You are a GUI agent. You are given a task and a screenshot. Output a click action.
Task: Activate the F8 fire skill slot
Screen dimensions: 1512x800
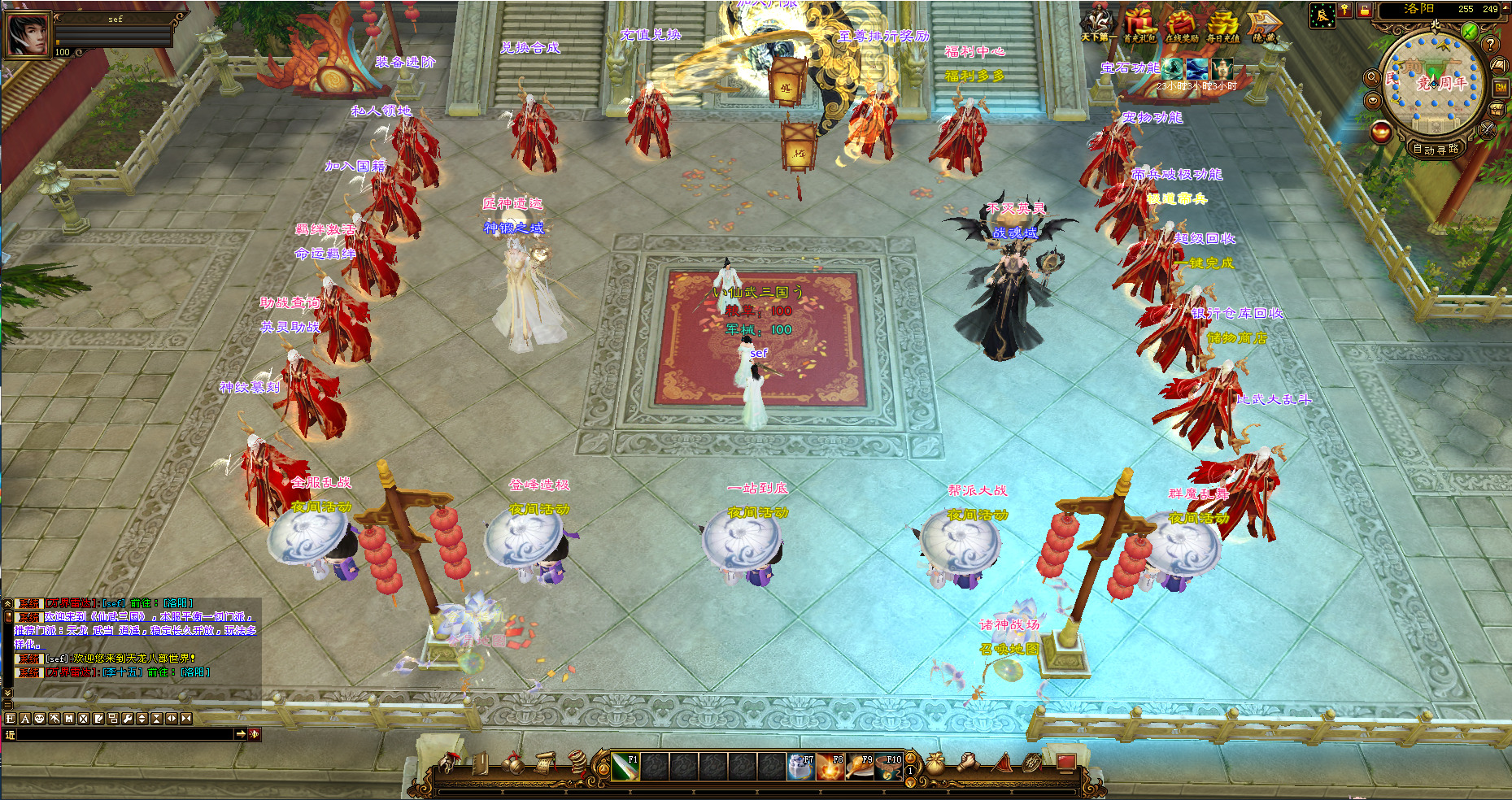830,767
